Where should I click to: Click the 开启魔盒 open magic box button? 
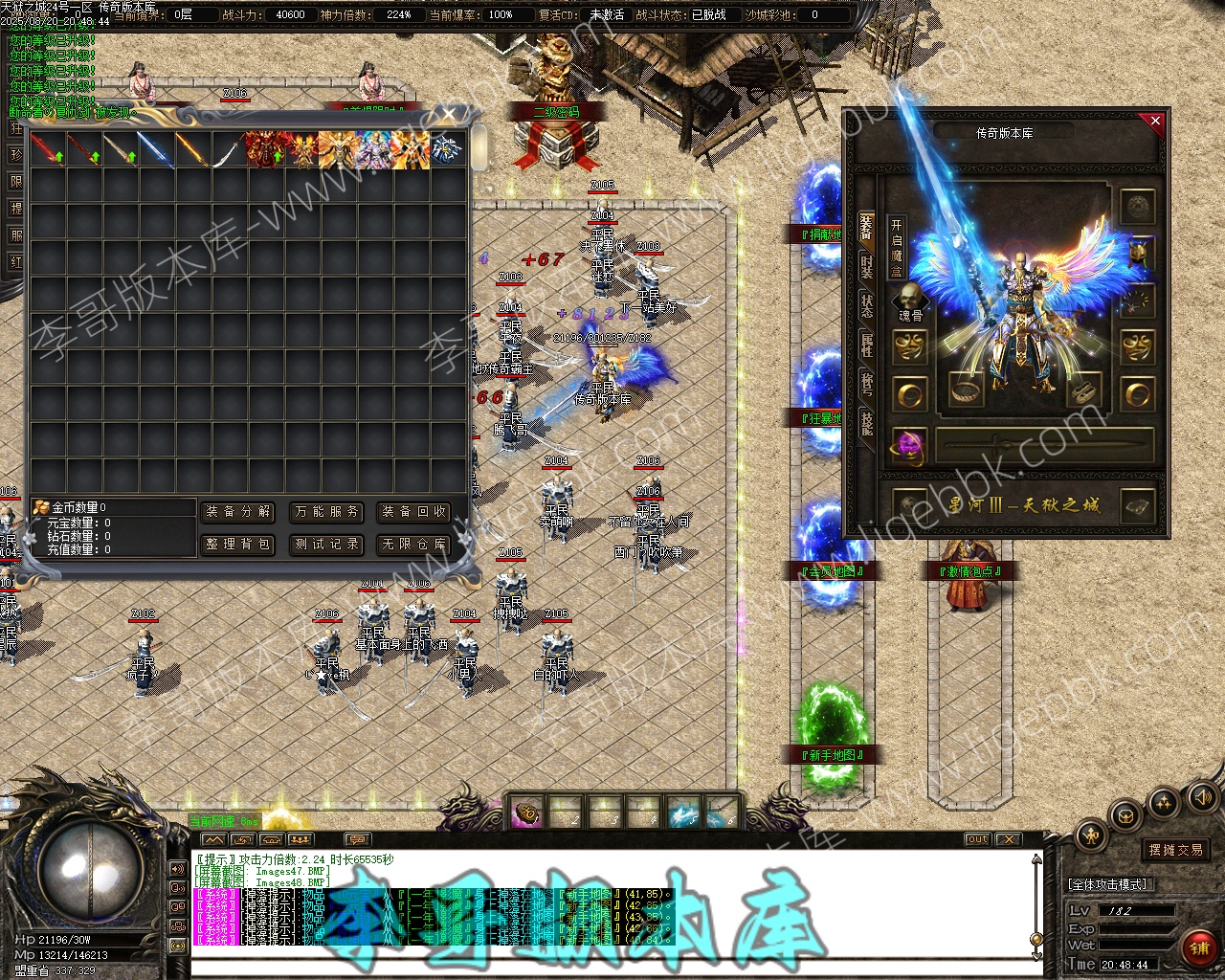(896, 248)
